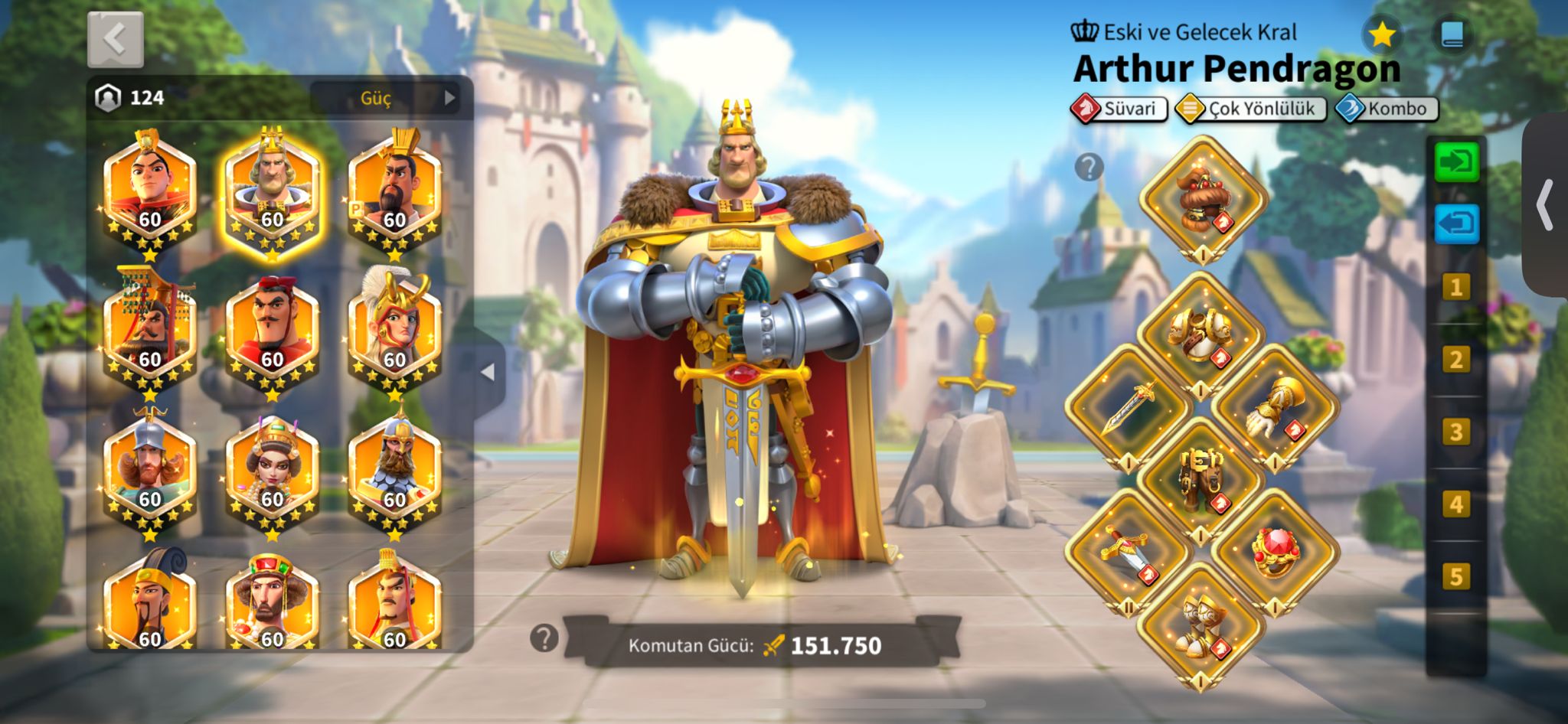Open the Komutan Gücü help question mark

[544, 638]
